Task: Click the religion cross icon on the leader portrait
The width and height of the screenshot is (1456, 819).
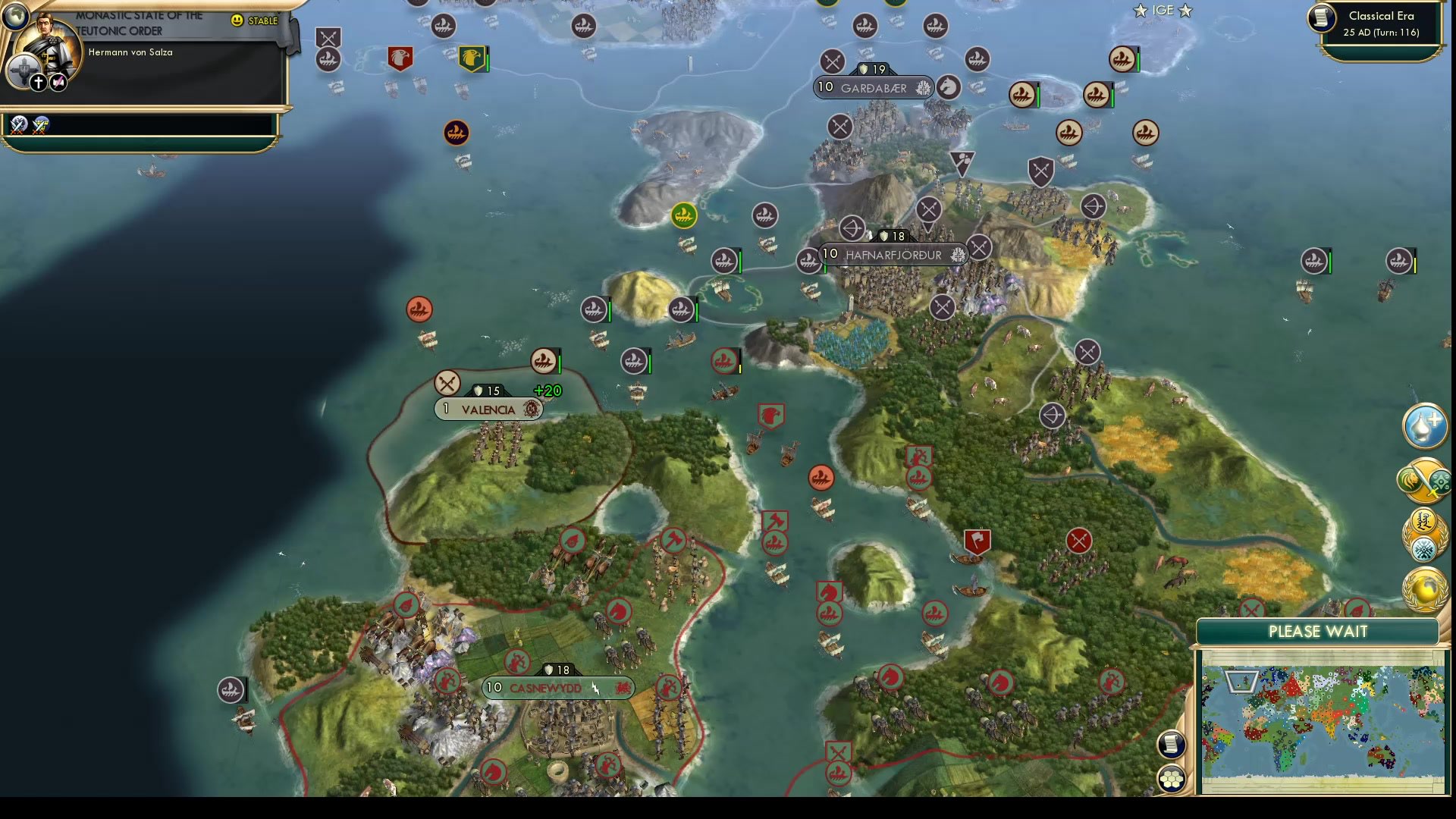Action: point(38,81)
